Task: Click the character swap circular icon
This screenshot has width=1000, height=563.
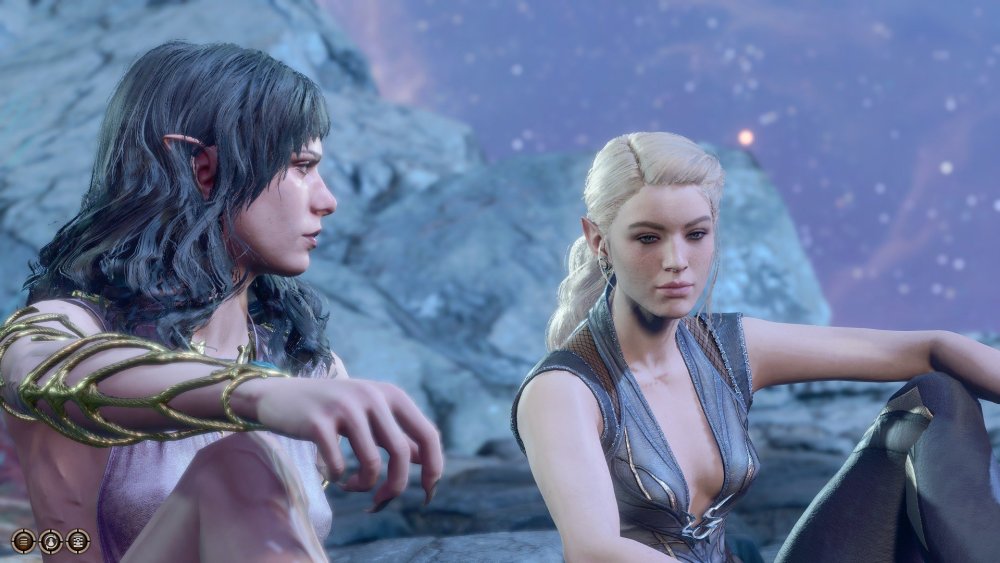Action: pyautogui.click(x=50, y=541)
